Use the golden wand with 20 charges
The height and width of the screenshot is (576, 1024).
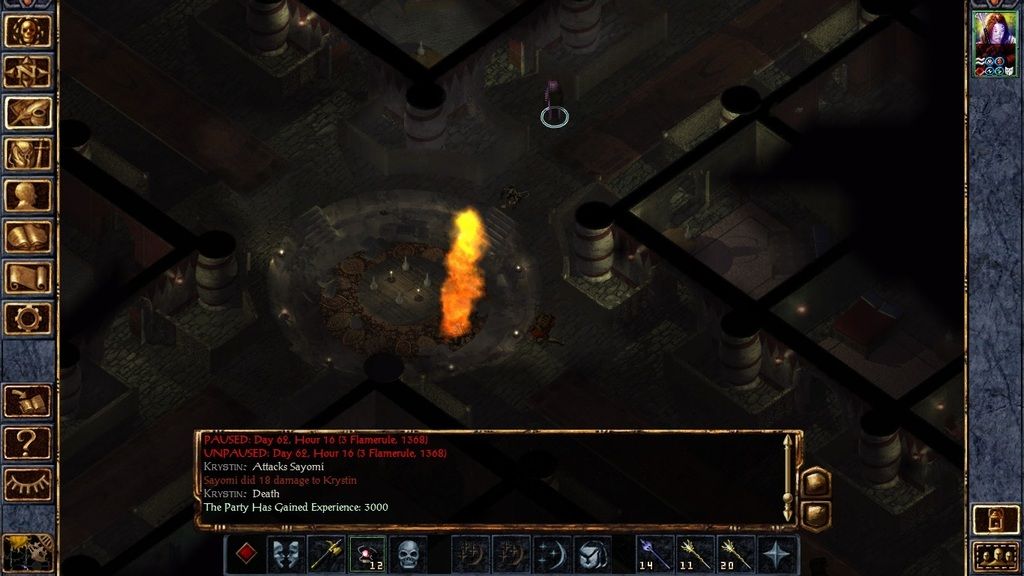(736, 554)
